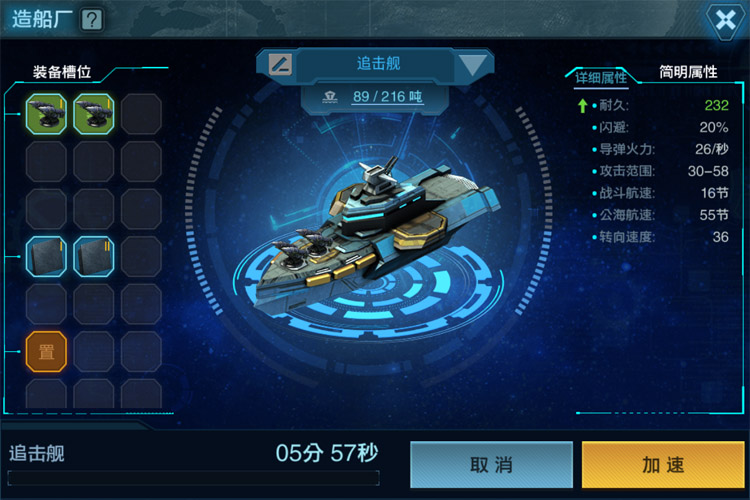Screen dimensions: 750x500
Task: Open the shipyard help question mark
Action: pyautogui.click(x=91, y=19)
